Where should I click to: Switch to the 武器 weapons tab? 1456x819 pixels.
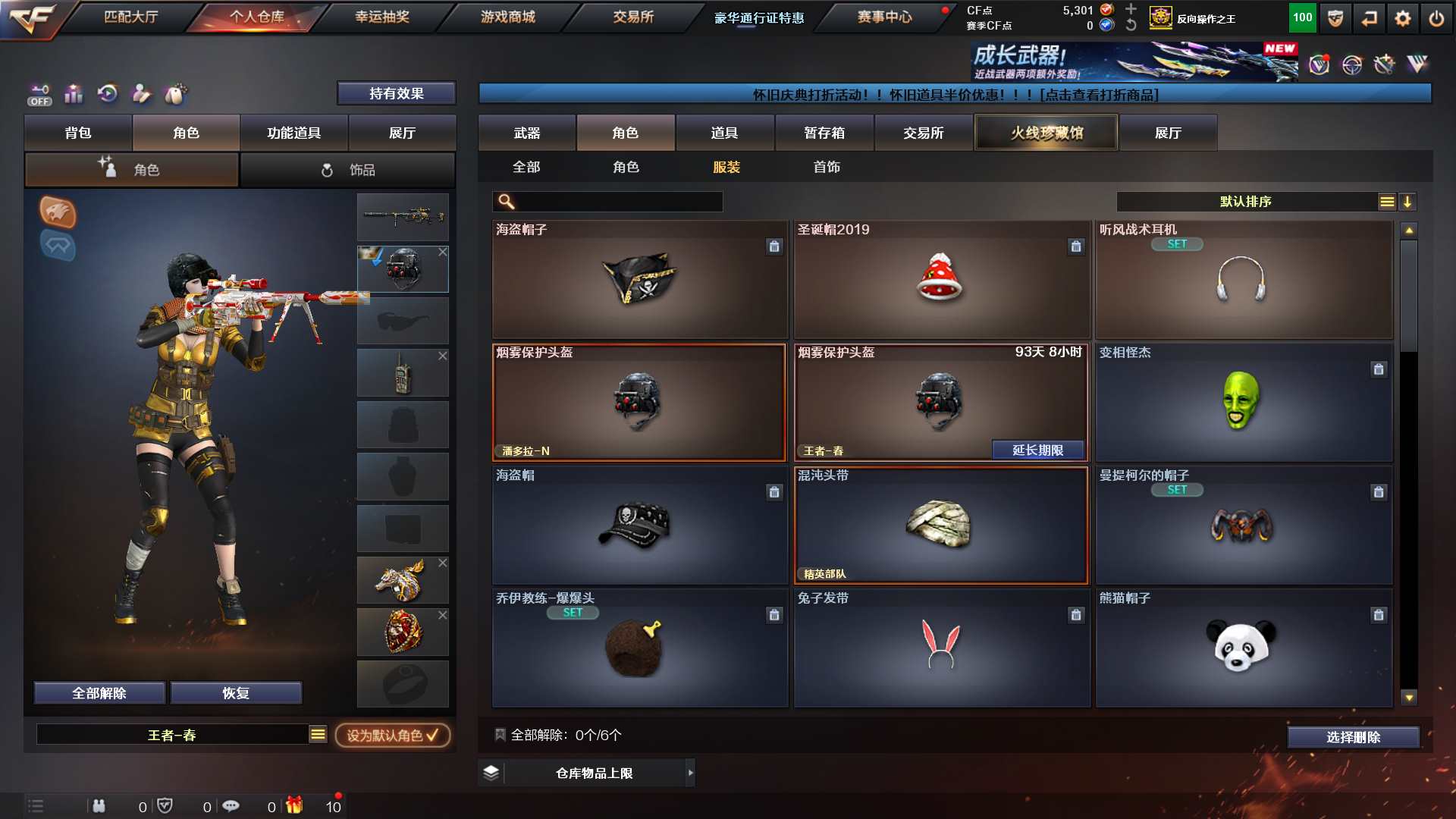pos(526,133)
